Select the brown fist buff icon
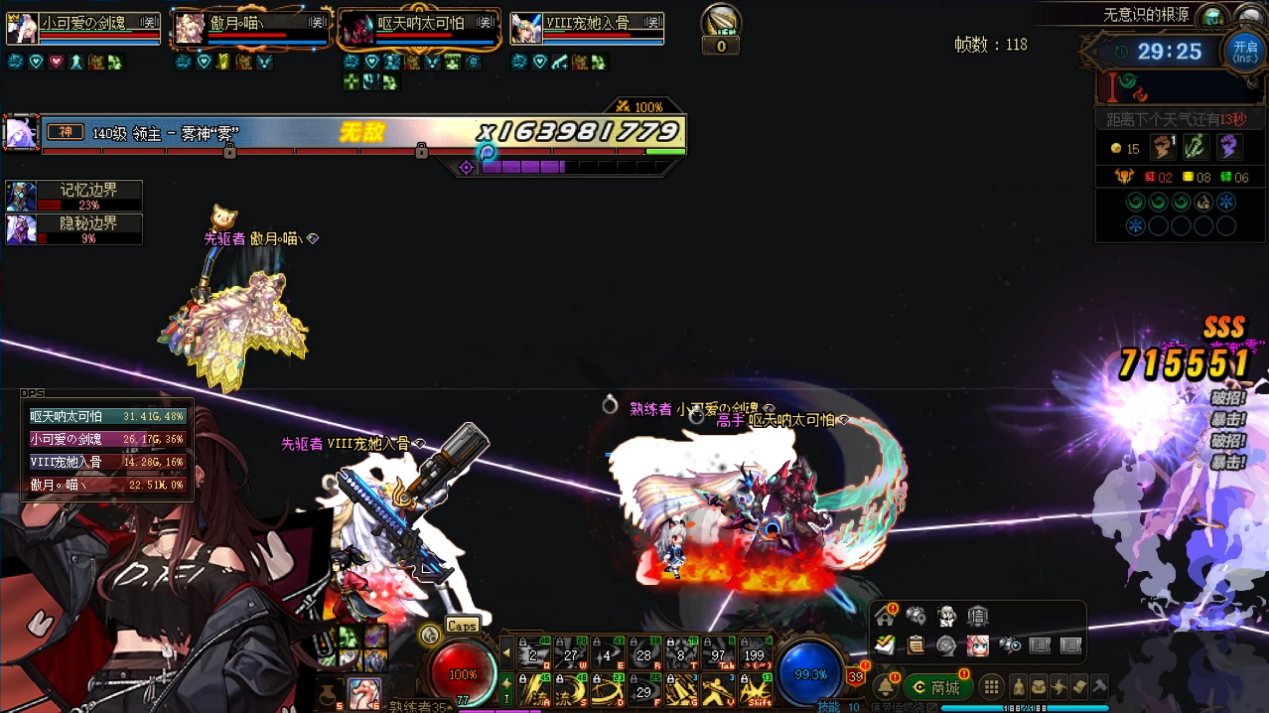1269x713 pixels. click(1162, 148)
